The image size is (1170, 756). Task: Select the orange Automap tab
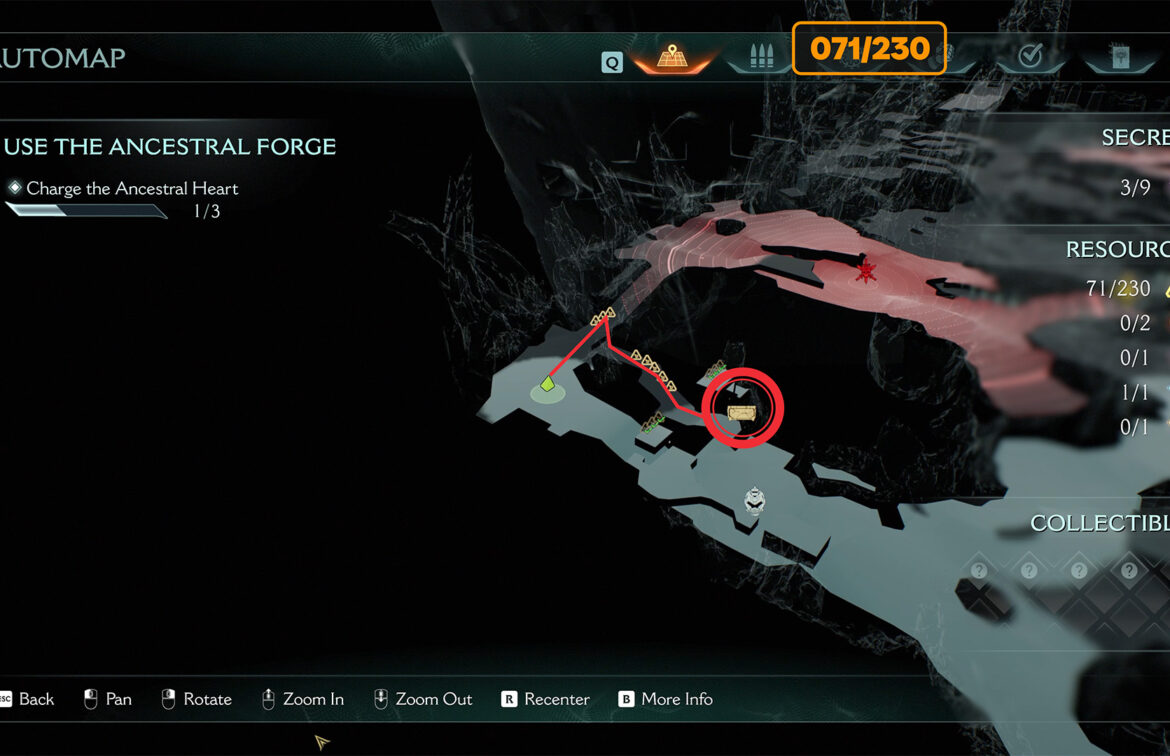(x=670, y=57)
